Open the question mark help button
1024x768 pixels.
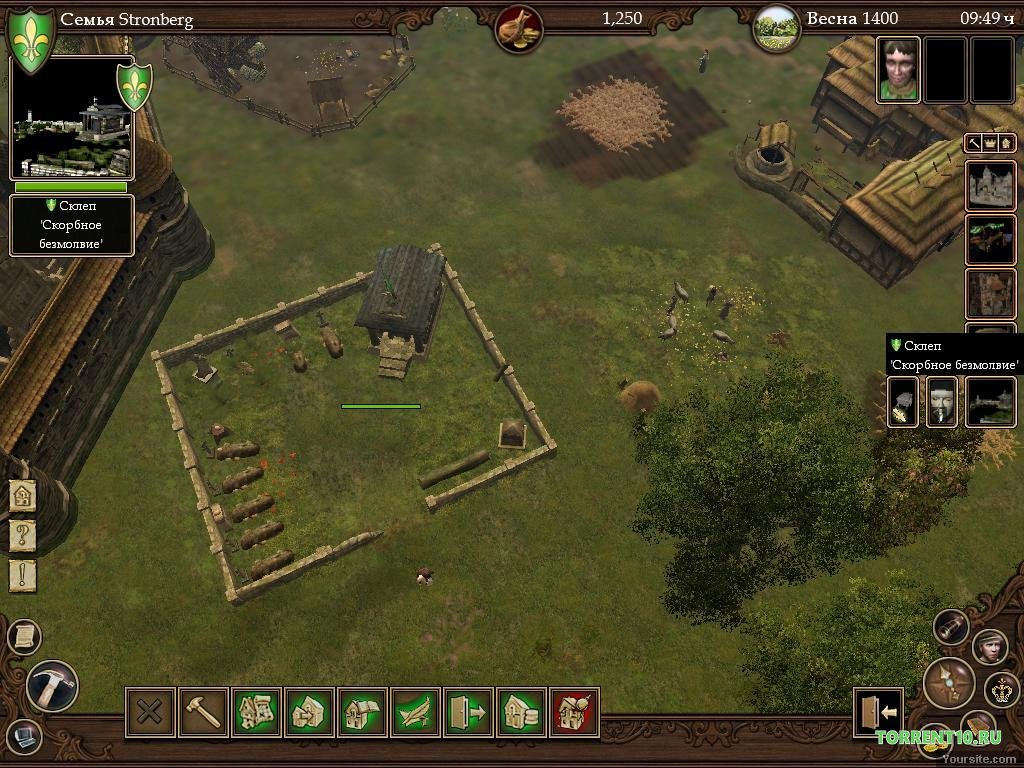pos(23,535)
